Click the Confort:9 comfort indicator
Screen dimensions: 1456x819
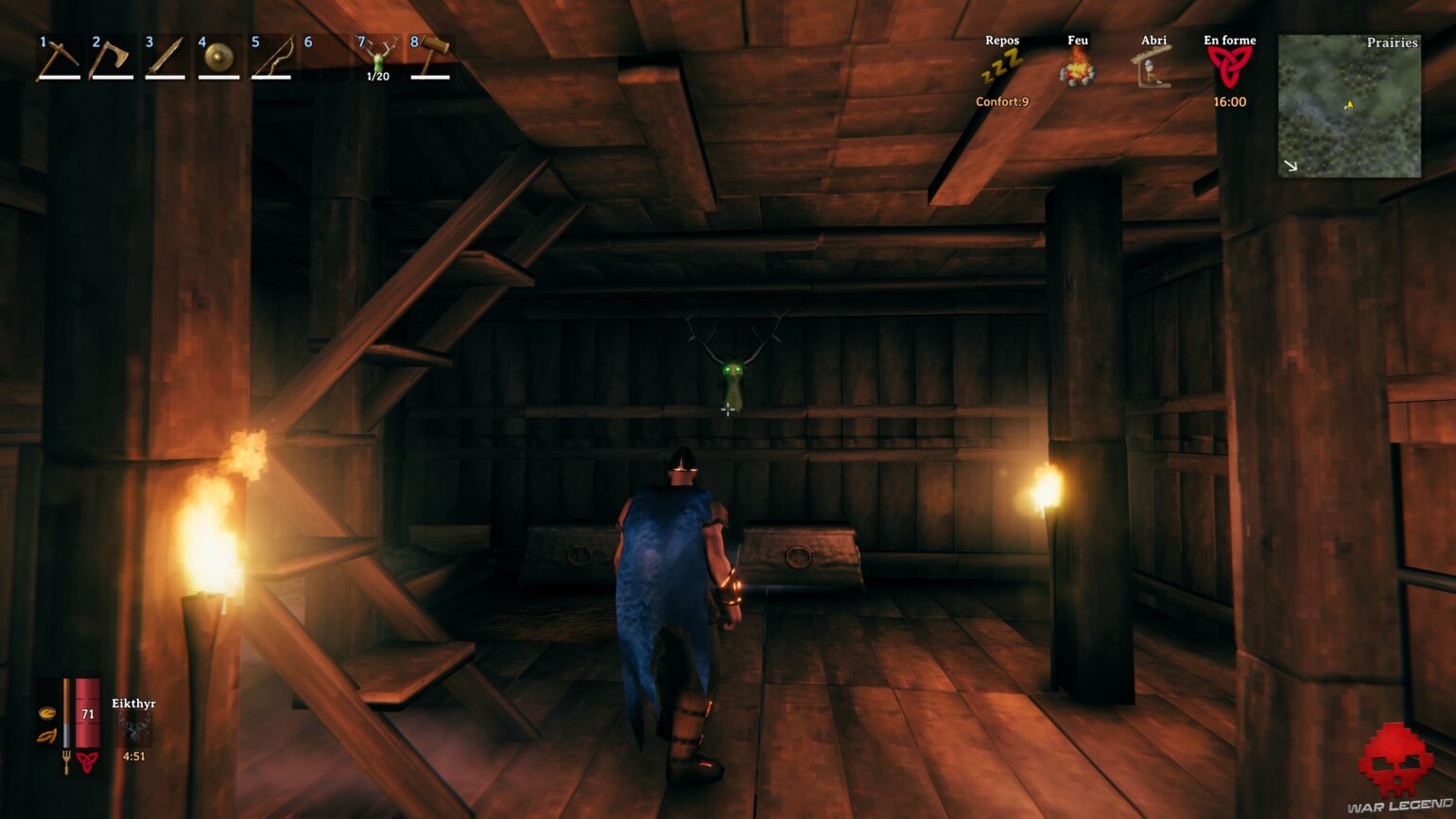coord(1000,101)
